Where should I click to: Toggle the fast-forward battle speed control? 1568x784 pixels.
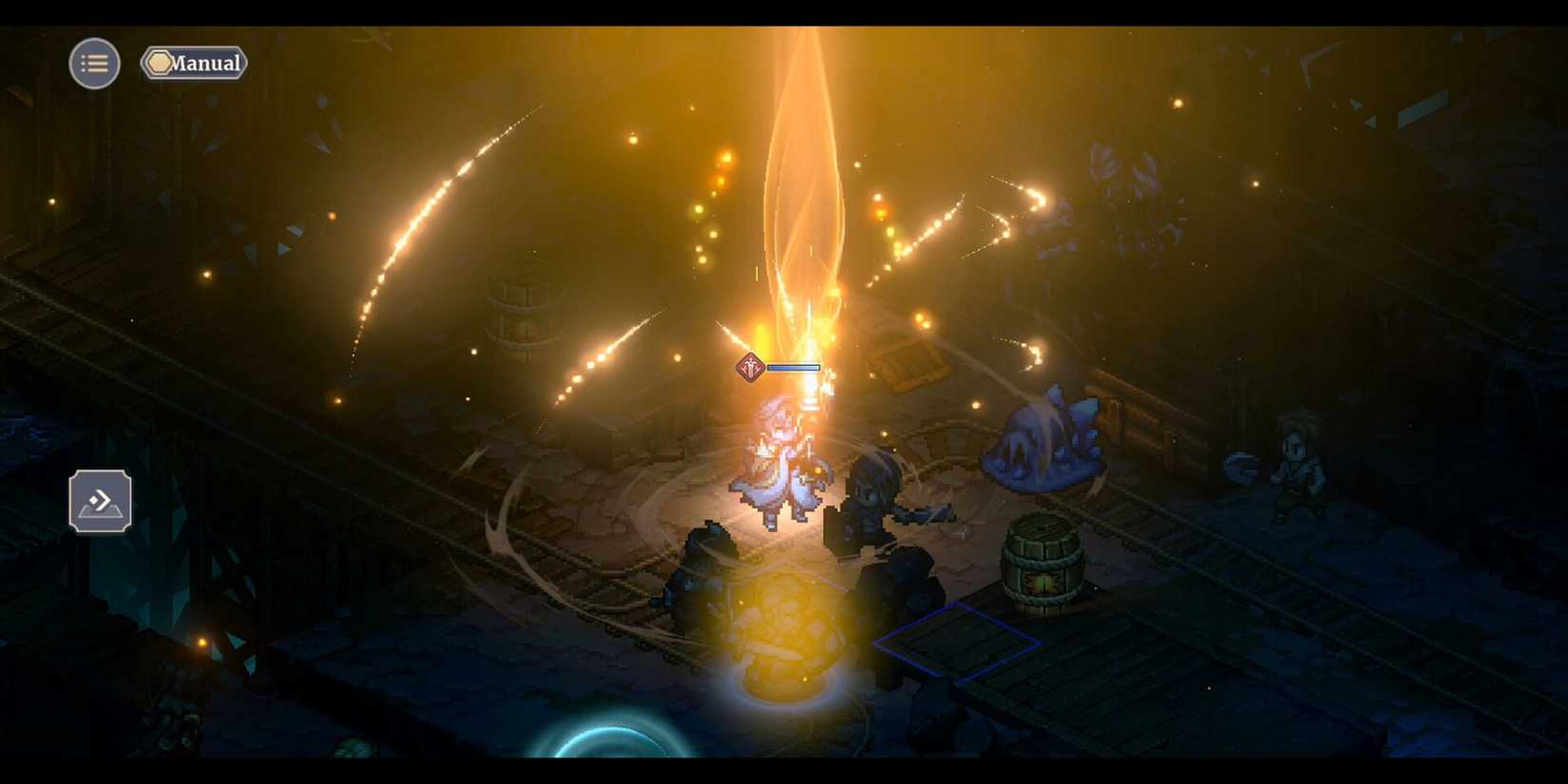[x=99, y=499]
